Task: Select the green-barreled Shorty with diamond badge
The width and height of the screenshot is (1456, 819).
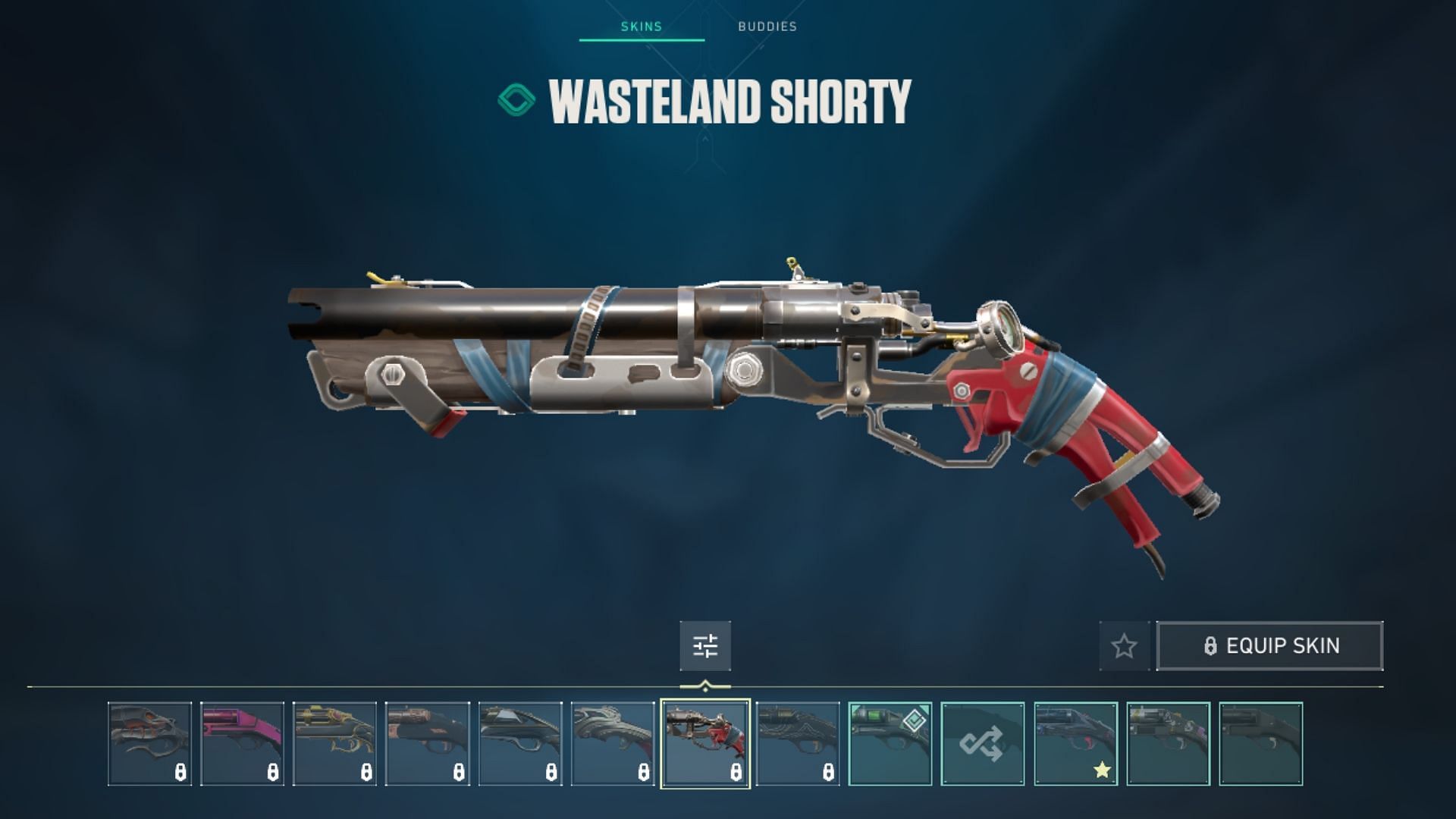Action: click(890, 743)
